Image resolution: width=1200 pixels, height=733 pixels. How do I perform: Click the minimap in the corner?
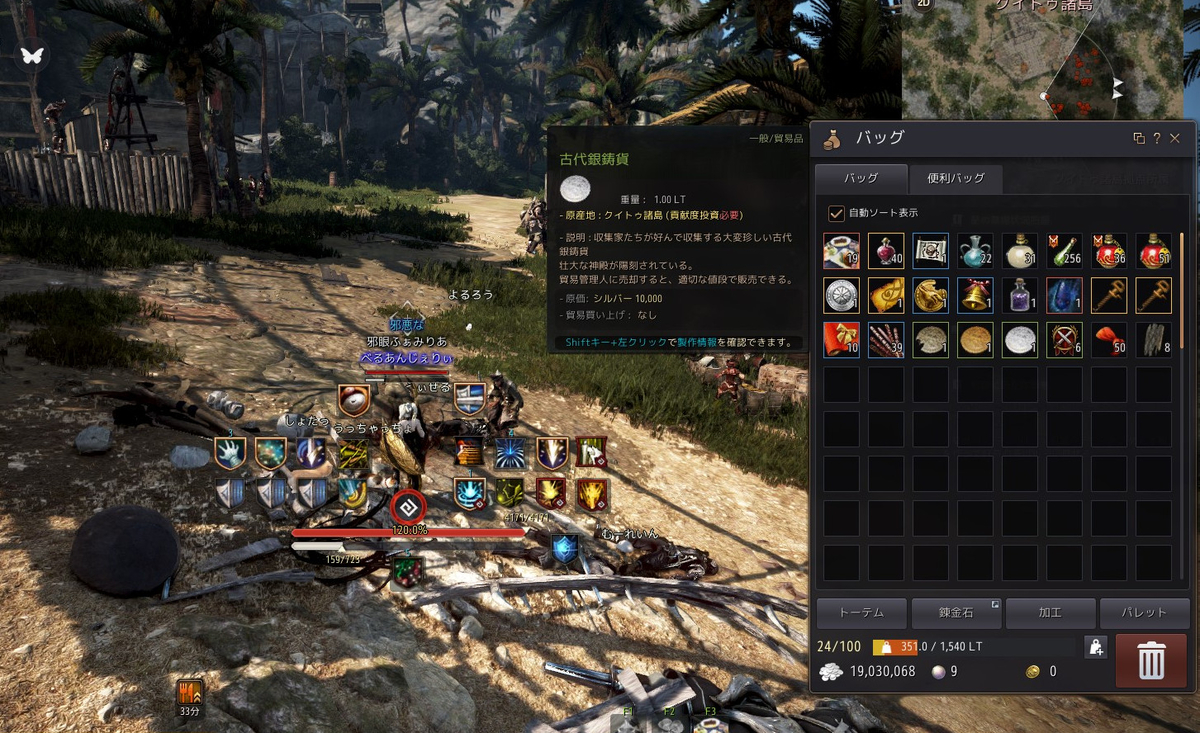pyautogui.click(x=1050, y=60)
